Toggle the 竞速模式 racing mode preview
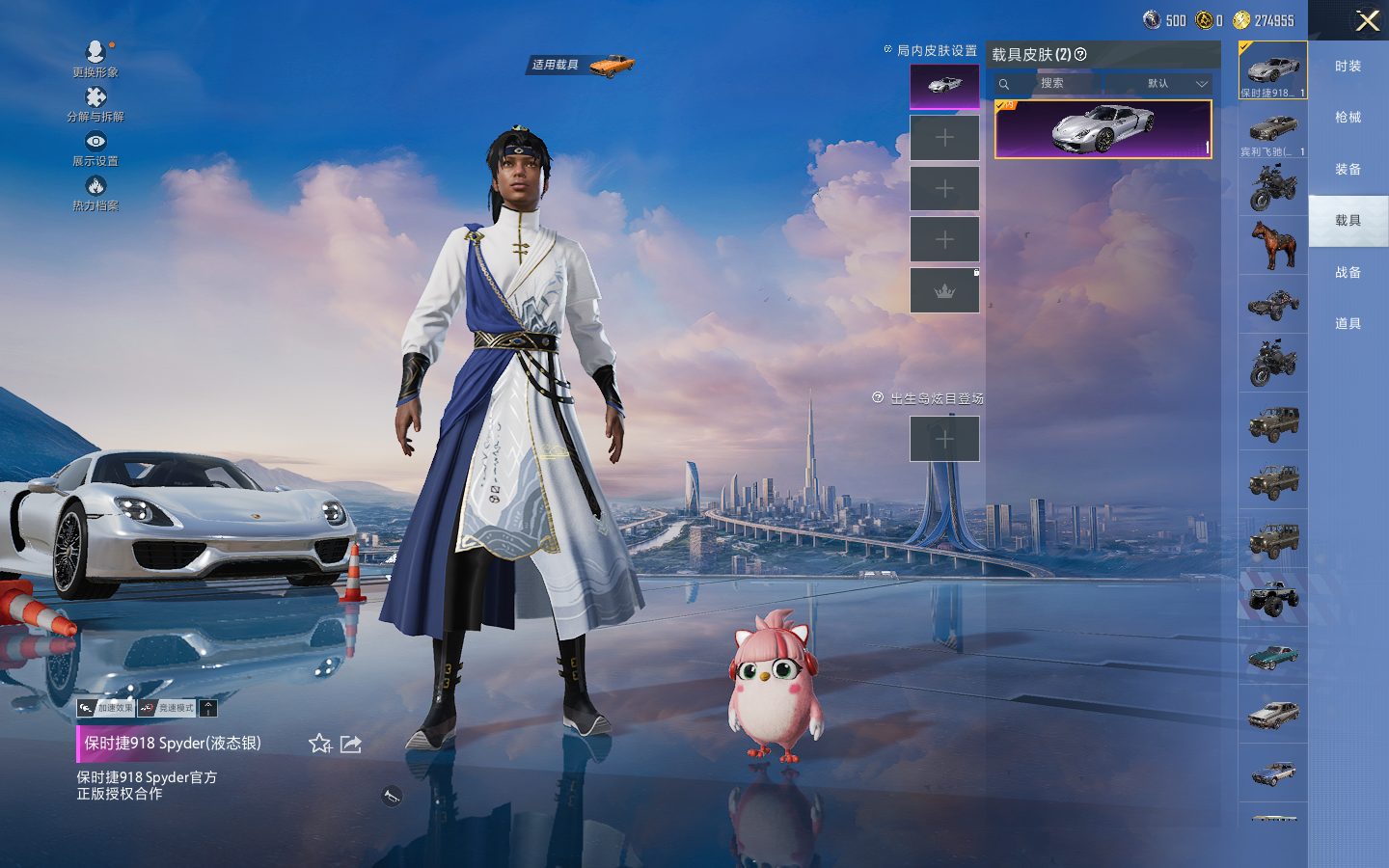 pyautogui.click(x=167, y=708)
